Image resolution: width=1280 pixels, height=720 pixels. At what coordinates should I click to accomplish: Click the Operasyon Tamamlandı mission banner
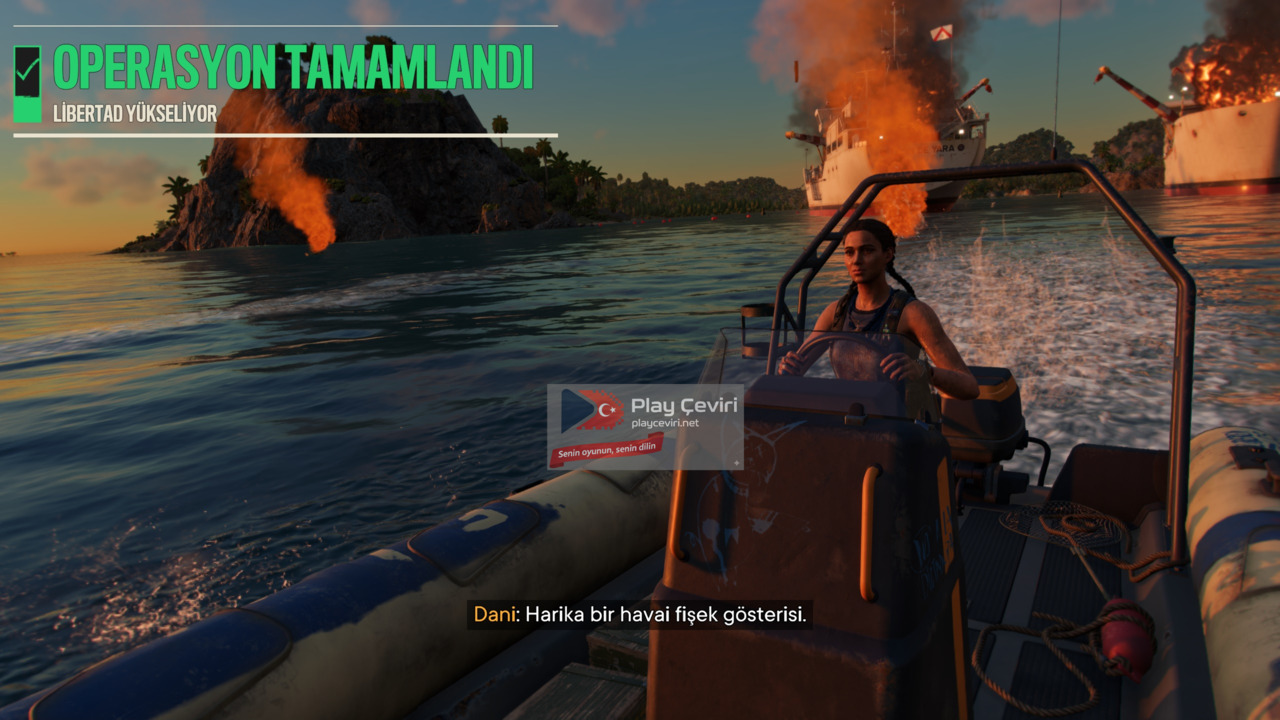[x=293, y=69]
